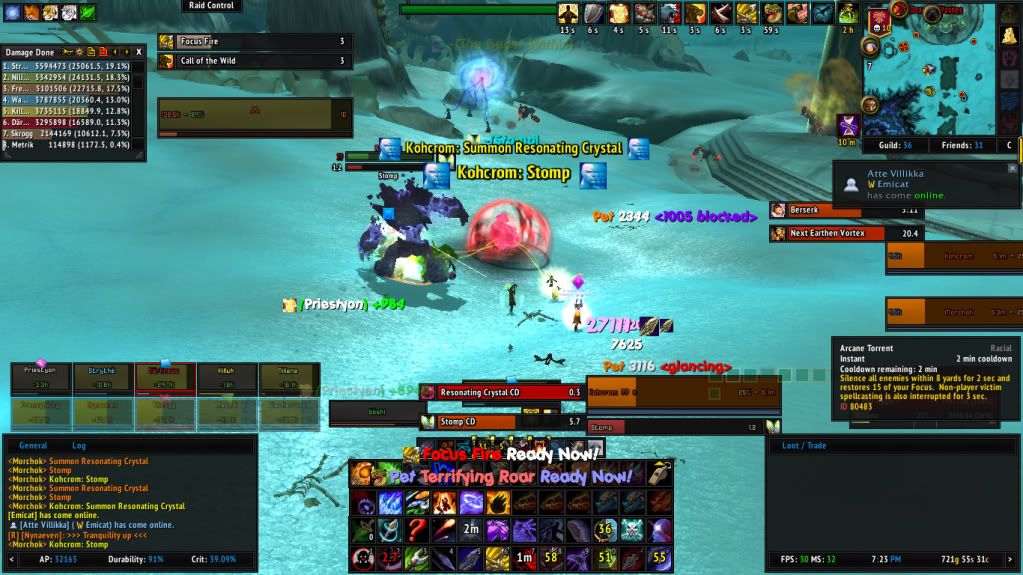
Task: Switch to the General chat tab
Action: (x=34, y=446)
